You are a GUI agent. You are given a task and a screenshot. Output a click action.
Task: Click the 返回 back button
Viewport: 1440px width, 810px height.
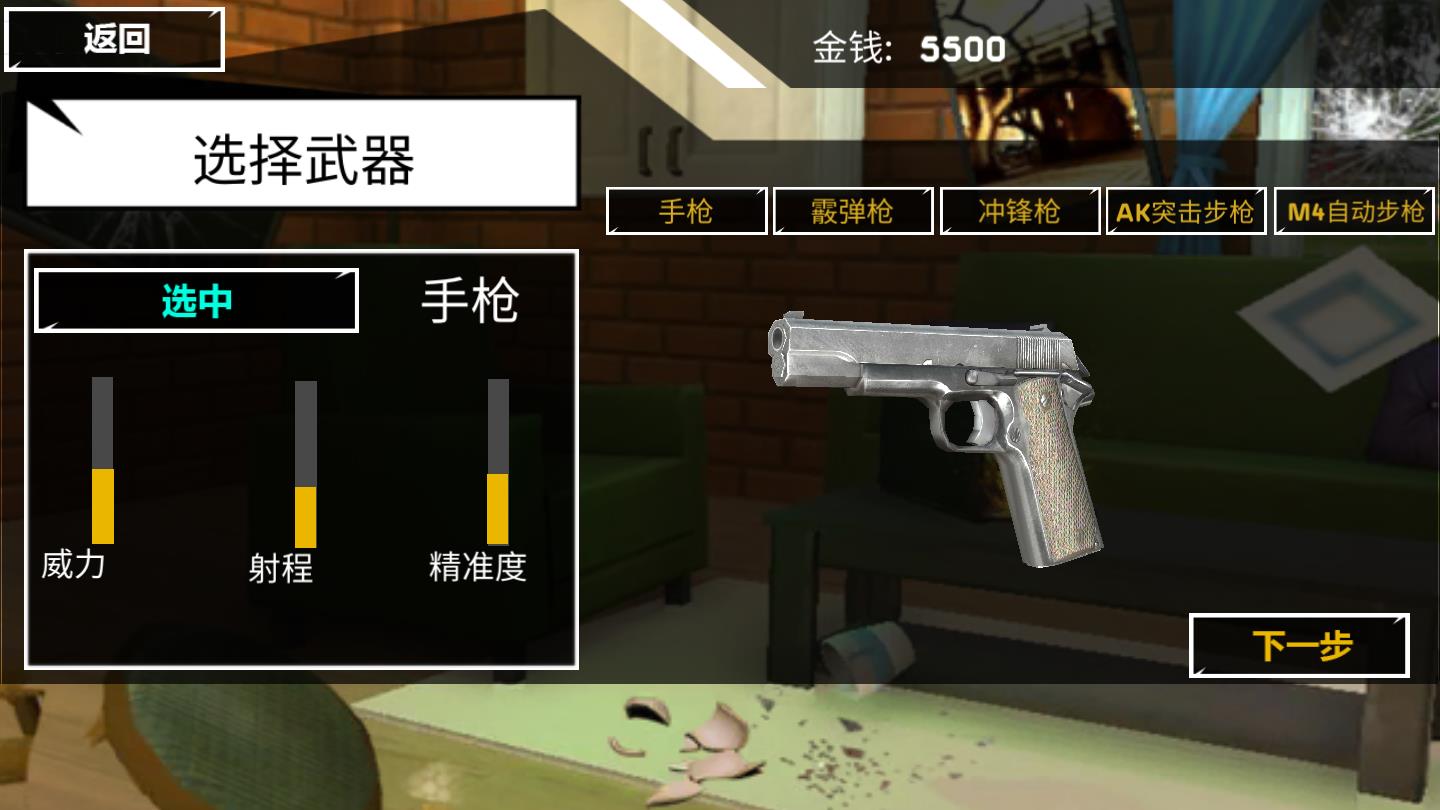coord(113,37)
